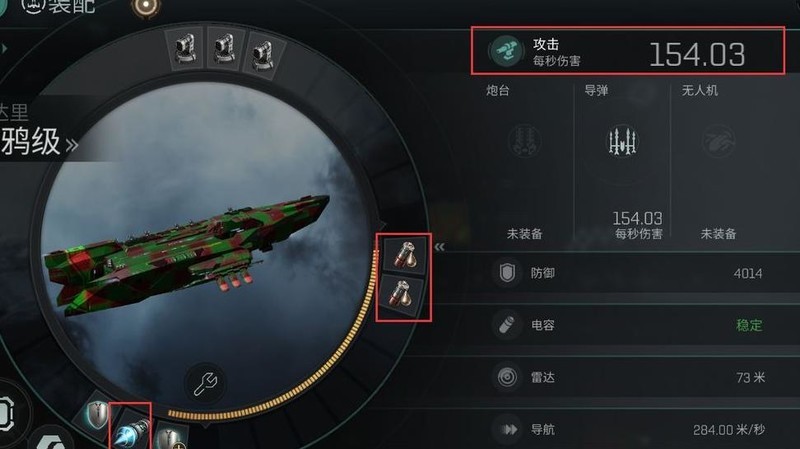Collapse the stats panel with double-arrow
This screenshot has height=449, width=800.
439,245
